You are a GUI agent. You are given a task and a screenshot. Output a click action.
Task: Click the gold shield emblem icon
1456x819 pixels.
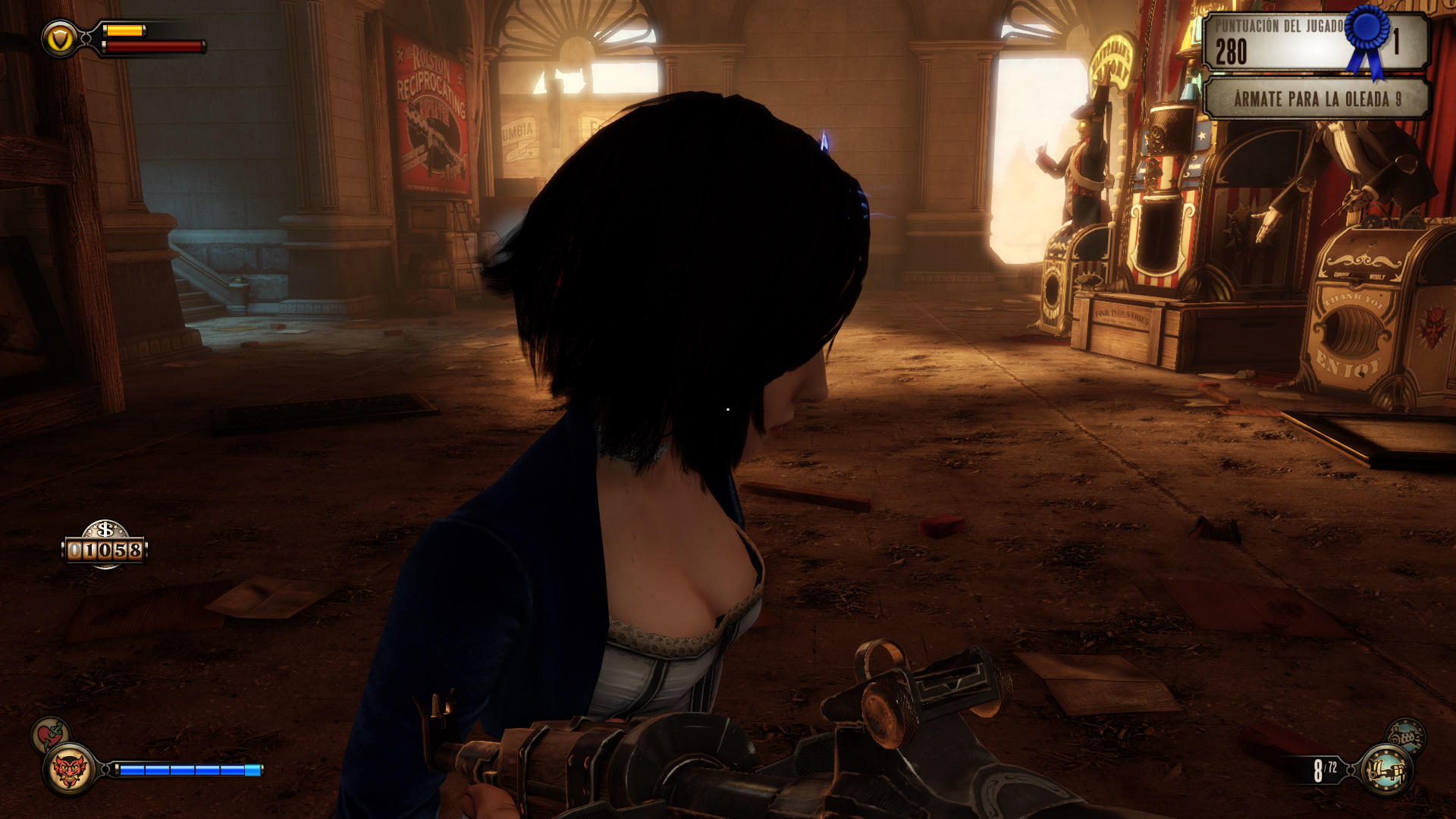click(x=59, y=38)
